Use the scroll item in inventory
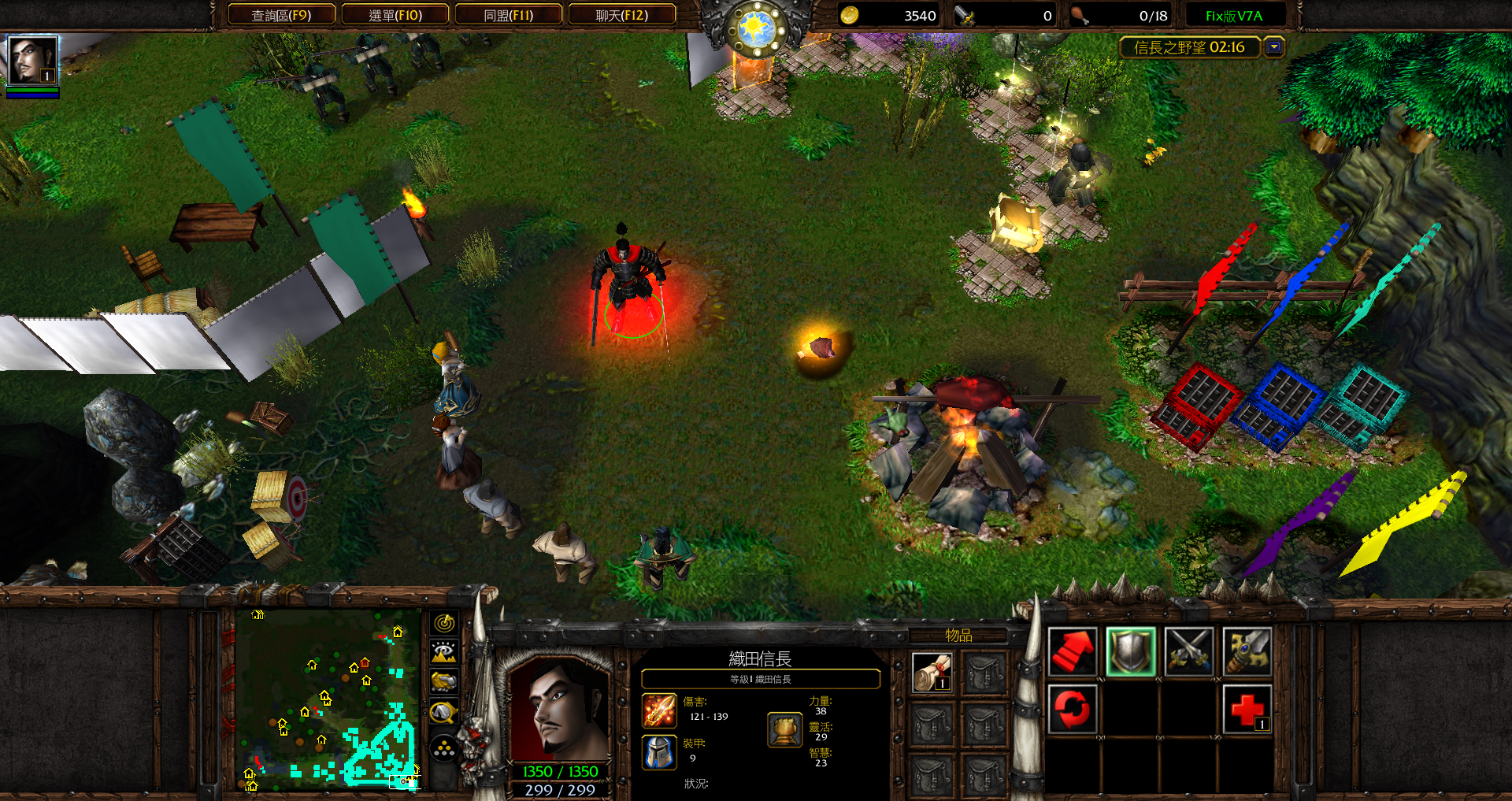This screenshot has height=801, width=1512. pos(932,673)
